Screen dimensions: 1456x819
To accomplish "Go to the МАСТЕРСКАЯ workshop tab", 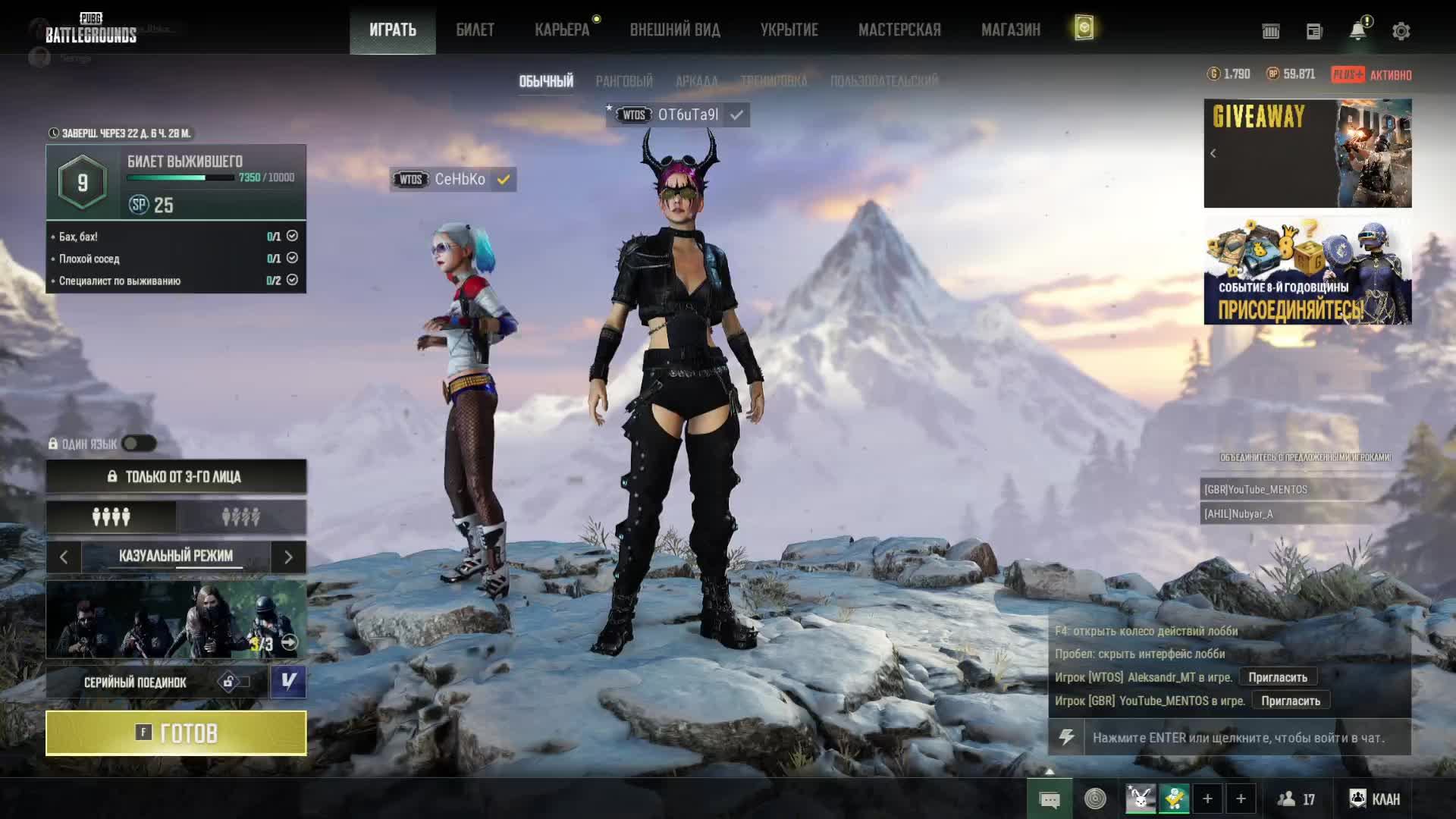I will (x=899, y=30).
